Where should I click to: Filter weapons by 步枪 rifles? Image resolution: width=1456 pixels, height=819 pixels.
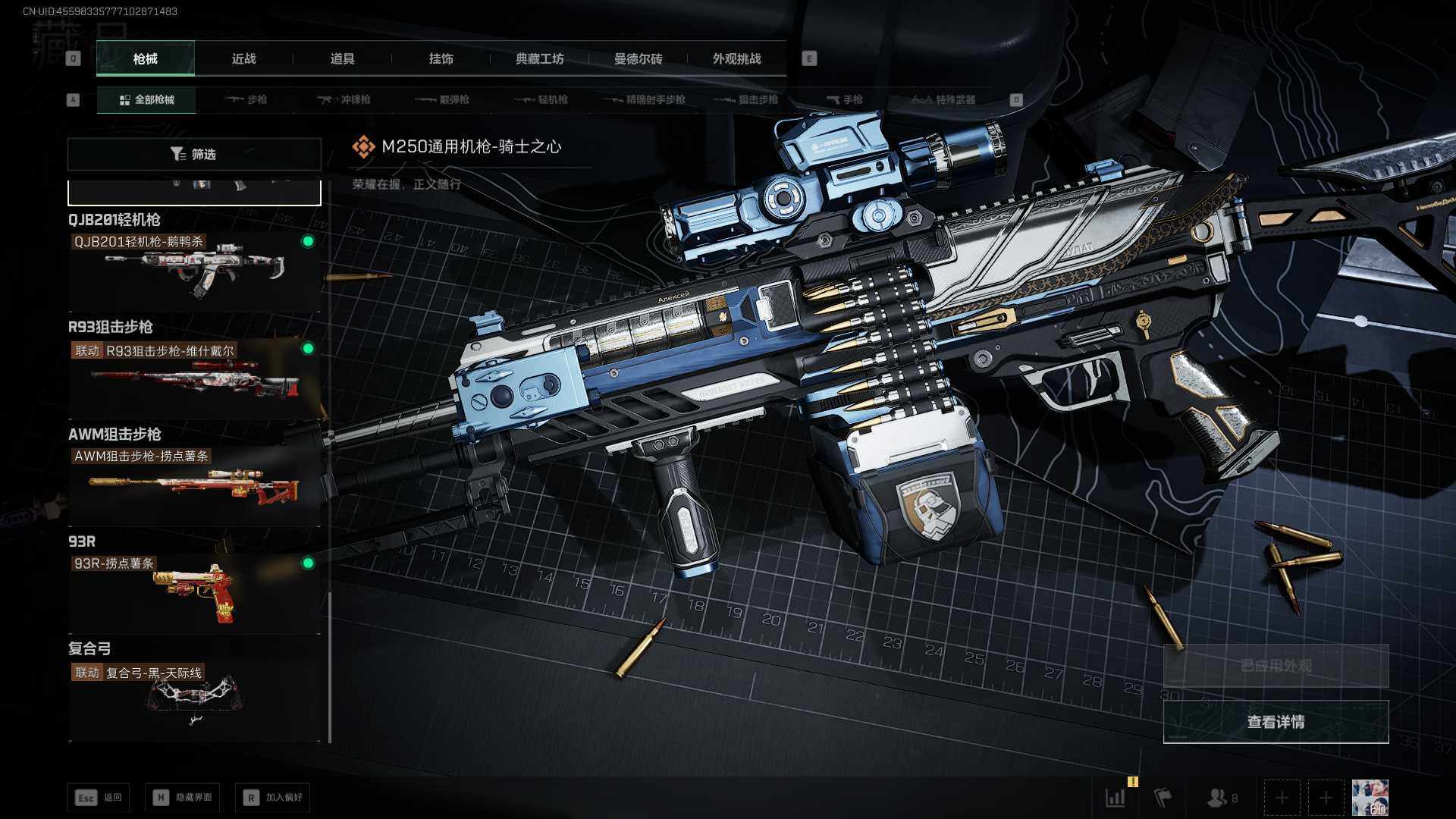point(246,99)
